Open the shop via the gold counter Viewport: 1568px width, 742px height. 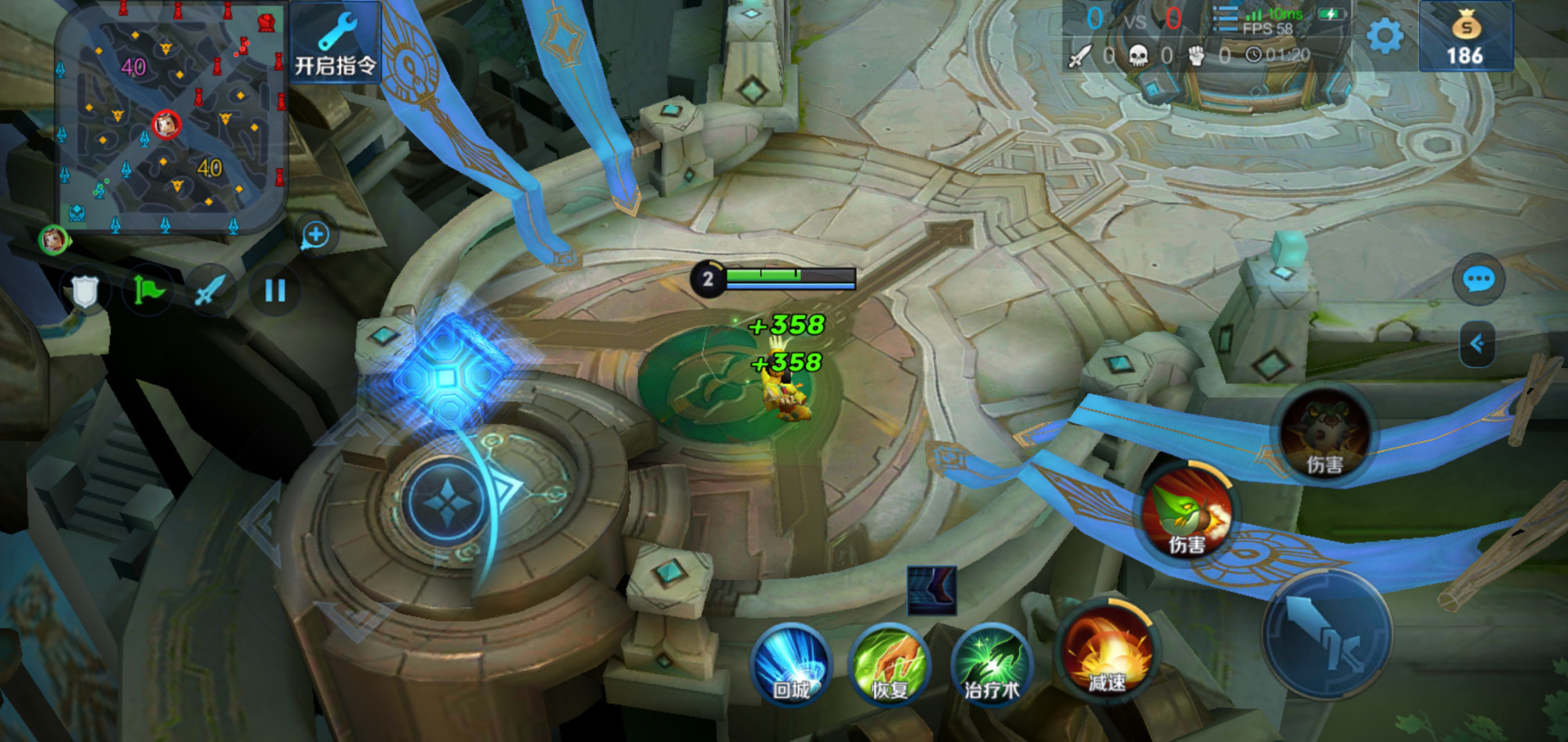[x=1465, y=38]
